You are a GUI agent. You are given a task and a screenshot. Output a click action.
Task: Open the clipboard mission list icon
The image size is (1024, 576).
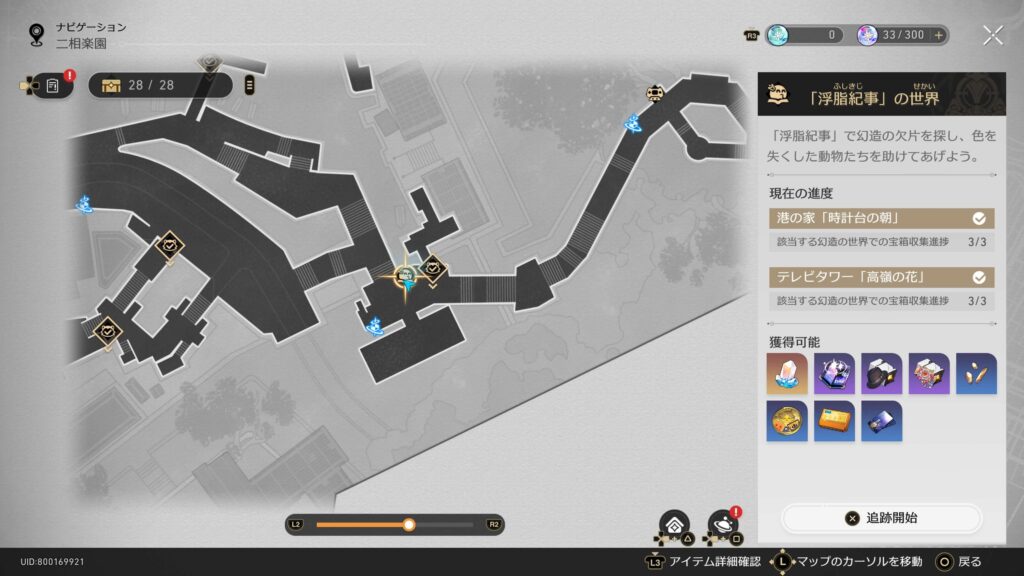(x=52, y=86)
